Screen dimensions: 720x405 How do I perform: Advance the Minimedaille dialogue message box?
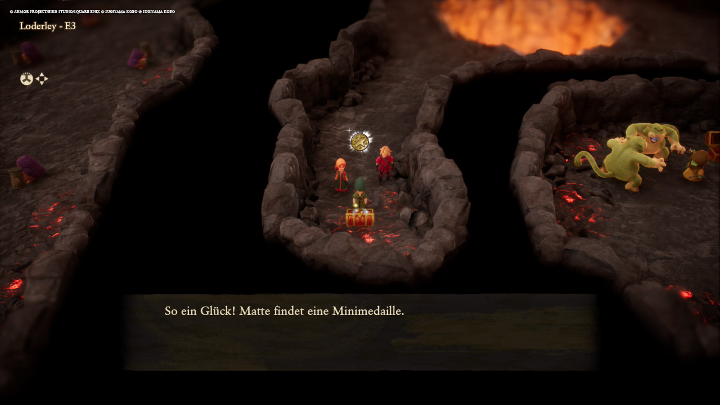point(360,331)
